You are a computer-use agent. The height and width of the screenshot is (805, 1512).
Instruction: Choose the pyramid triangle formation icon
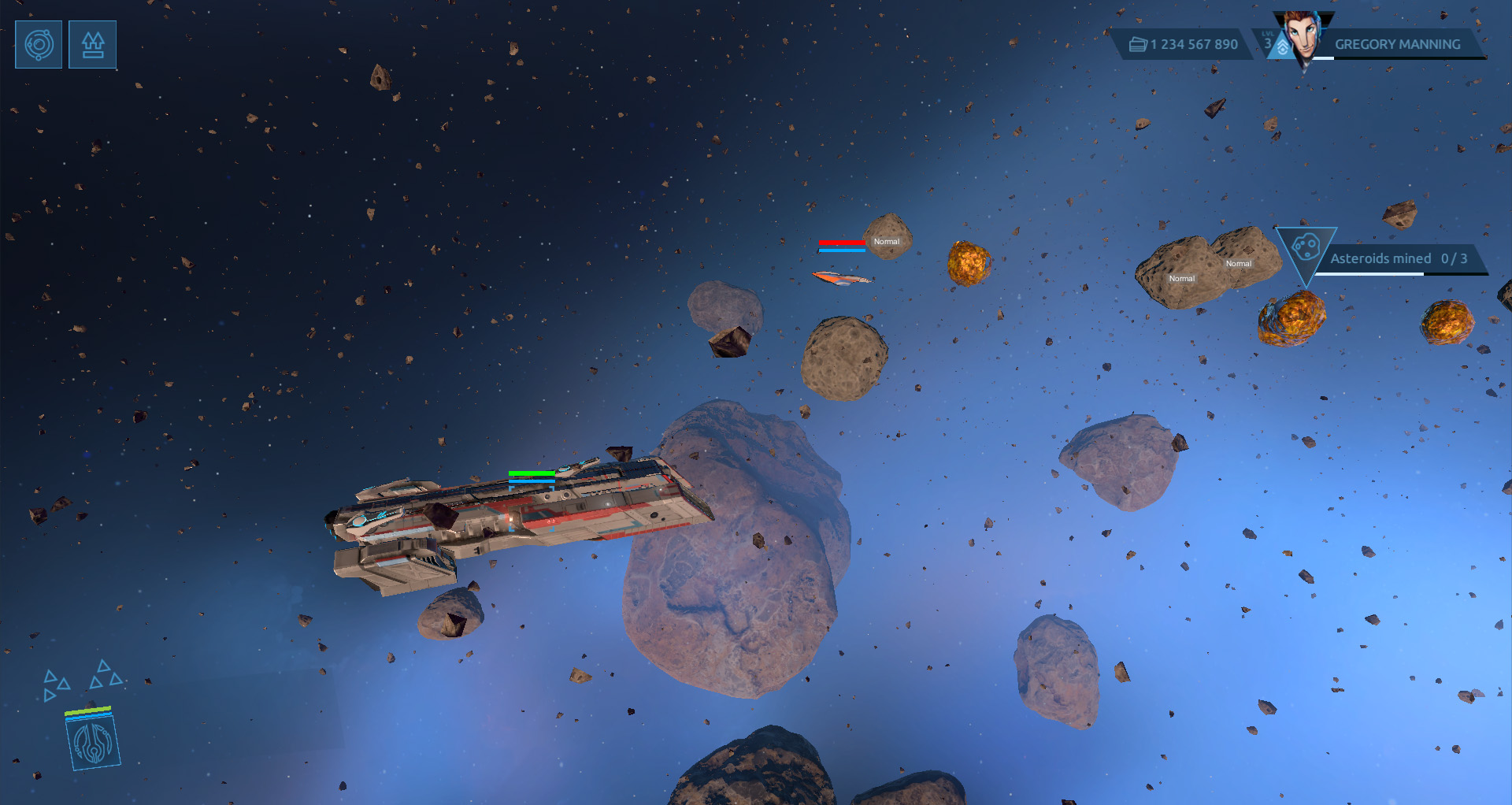click(x=106, y=675)
